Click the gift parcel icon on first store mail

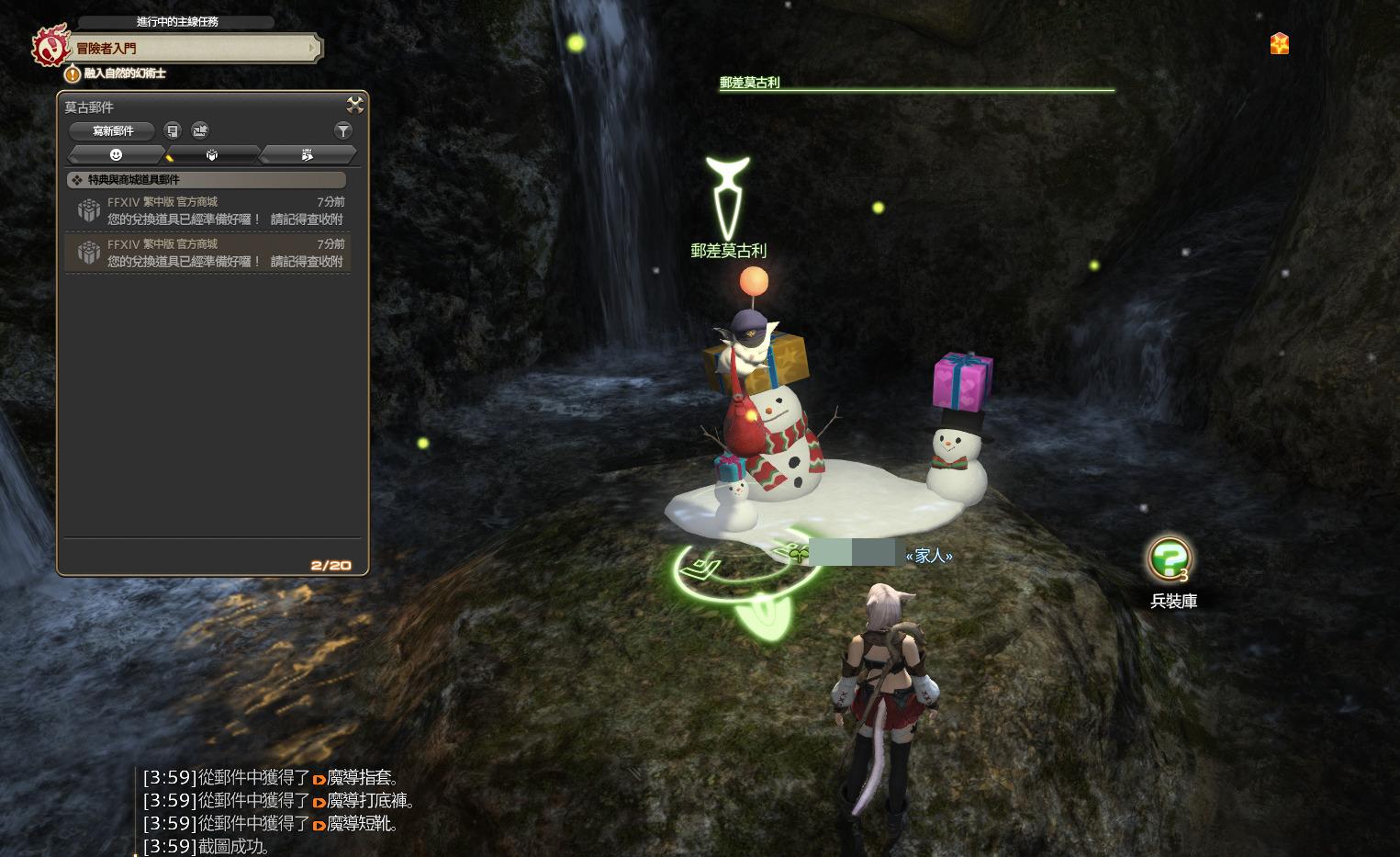coord(89,210)
